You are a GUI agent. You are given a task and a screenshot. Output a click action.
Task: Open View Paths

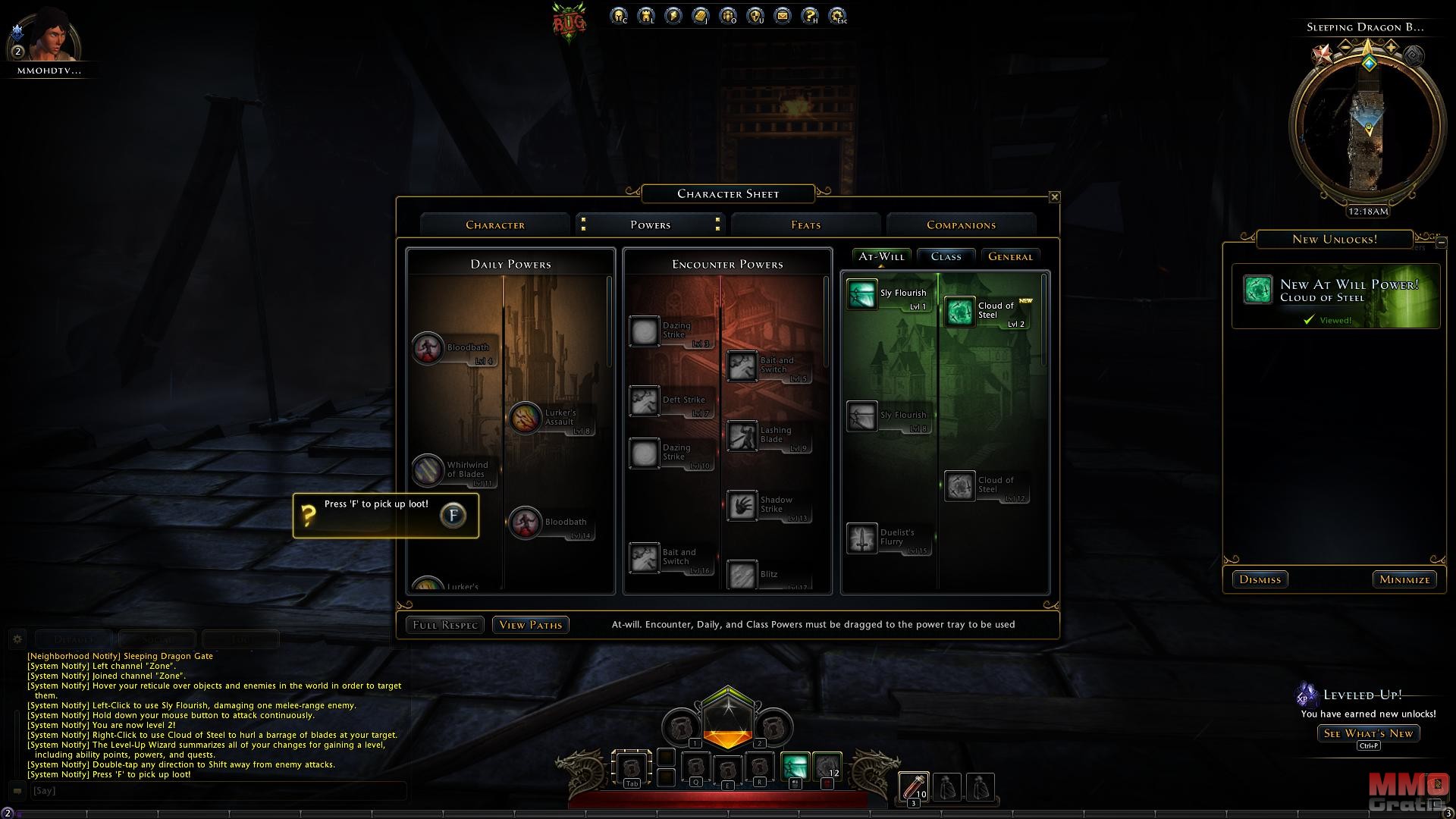tap(530, 625)
